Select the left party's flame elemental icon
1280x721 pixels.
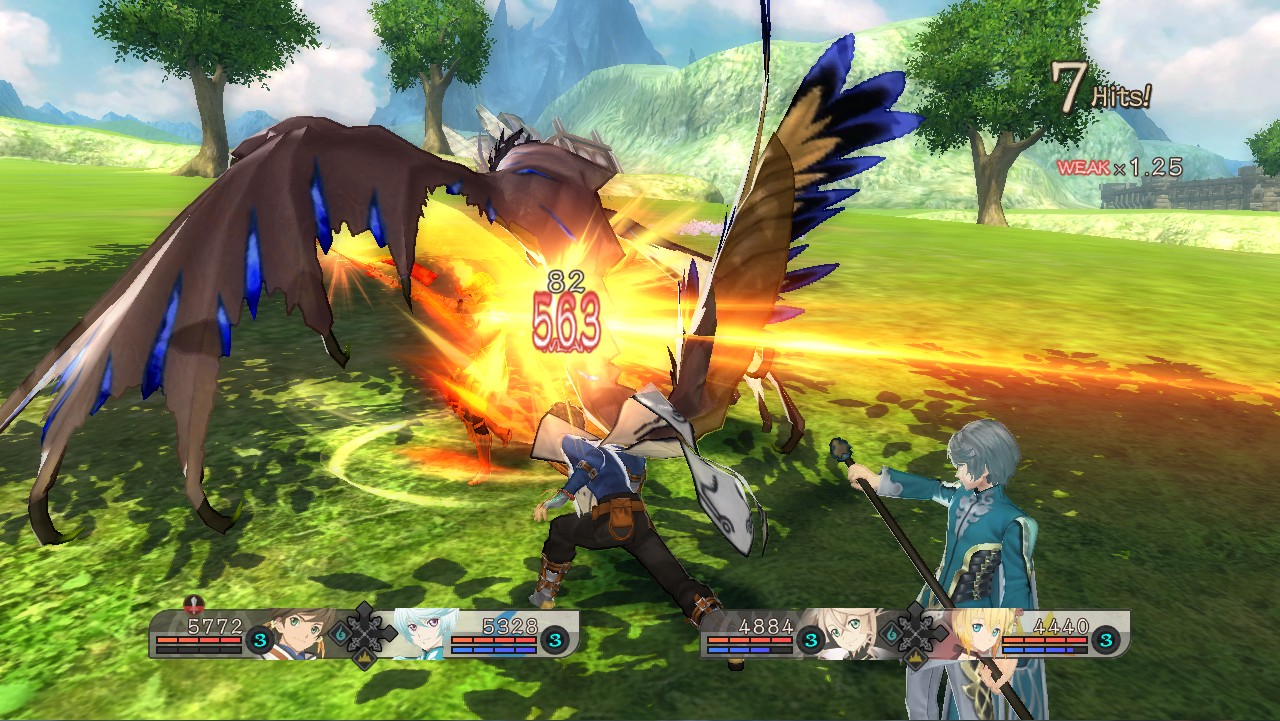339,634
